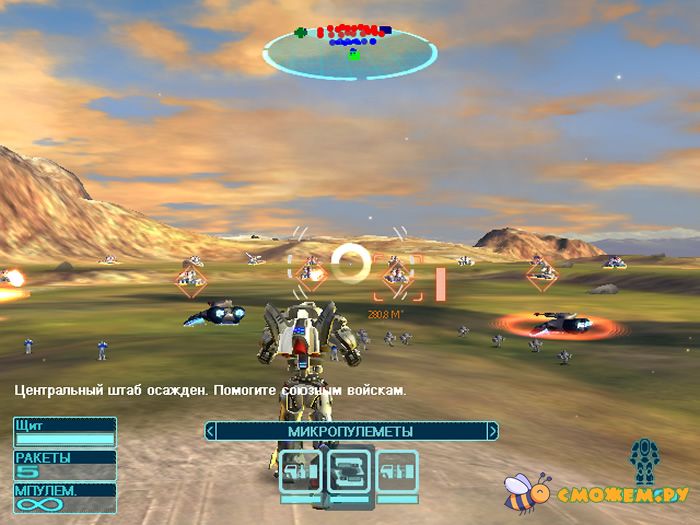Switch to the next weapon with the right arrow
Viewport: 700px width, 525px height.
click(x=492, y=431)
